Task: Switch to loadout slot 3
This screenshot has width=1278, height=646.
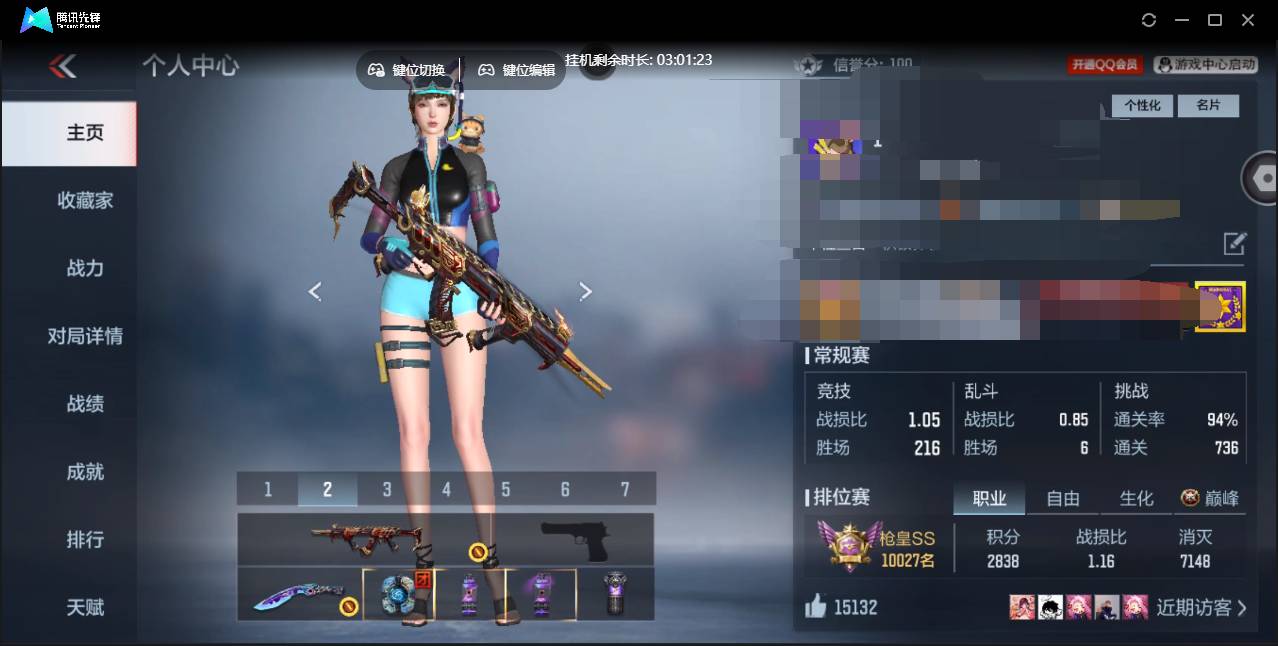Action: tap(387, 489)
